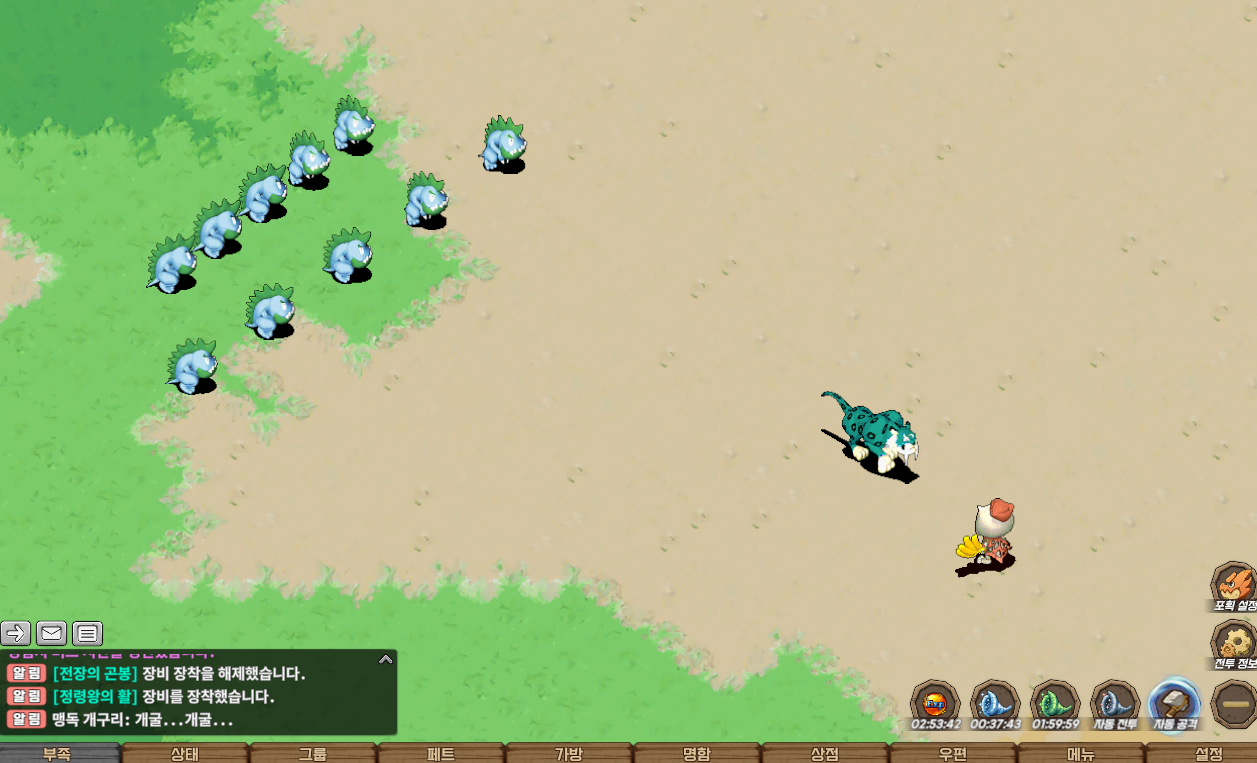Open the 설정 (Settings) menu
Screen dimensions: 1257x763
pos(1207,753)
